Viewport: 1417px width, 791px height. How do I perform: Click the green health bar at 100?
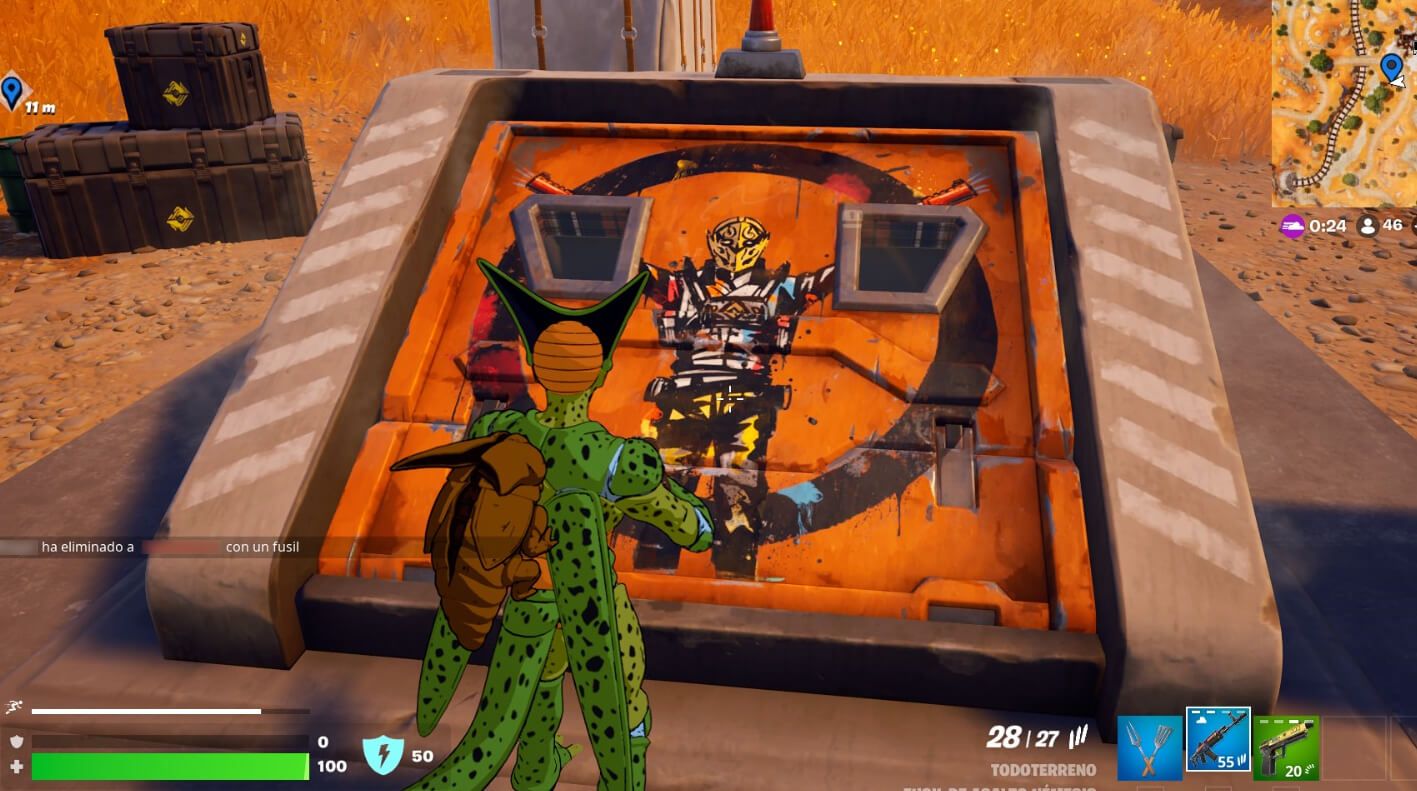[170, 764]
